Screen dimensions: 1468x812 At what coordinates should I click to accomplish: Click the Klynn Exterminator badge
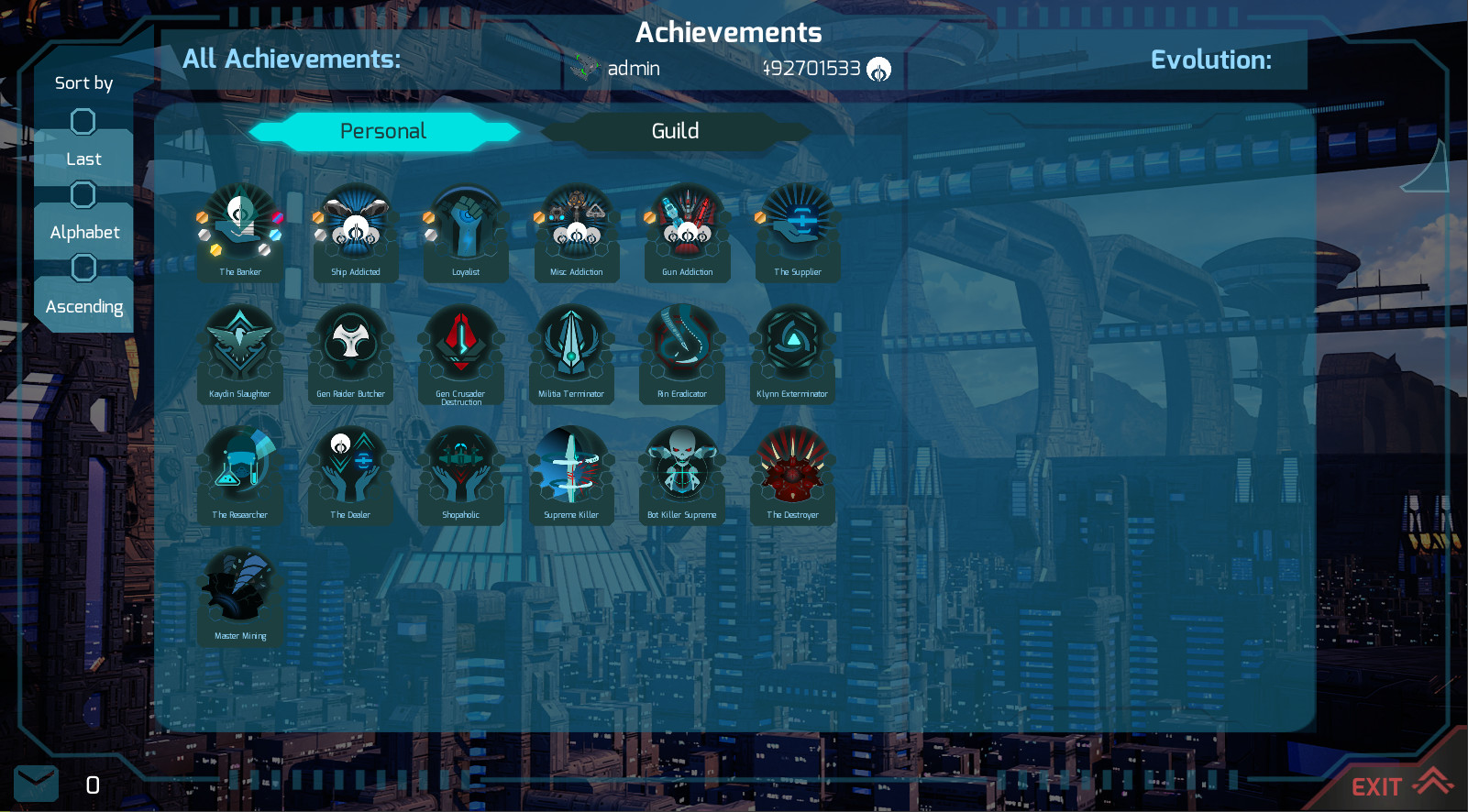pos(792,350)
